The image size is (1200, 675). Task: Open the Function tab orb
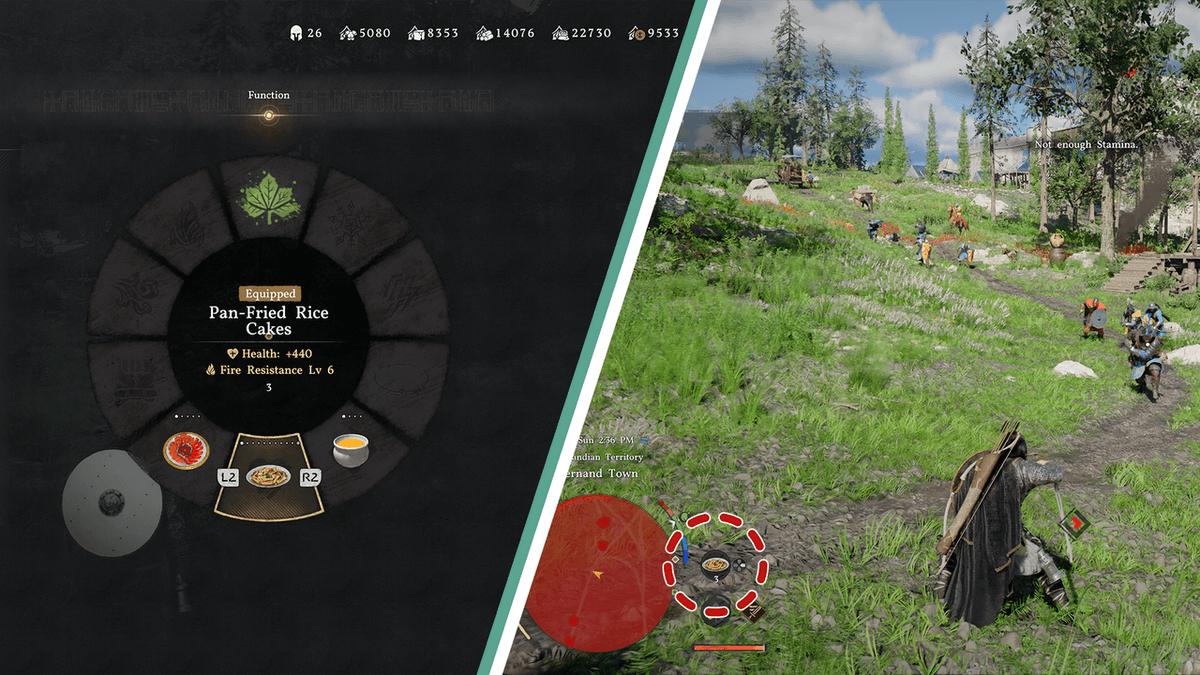[268, 116]
